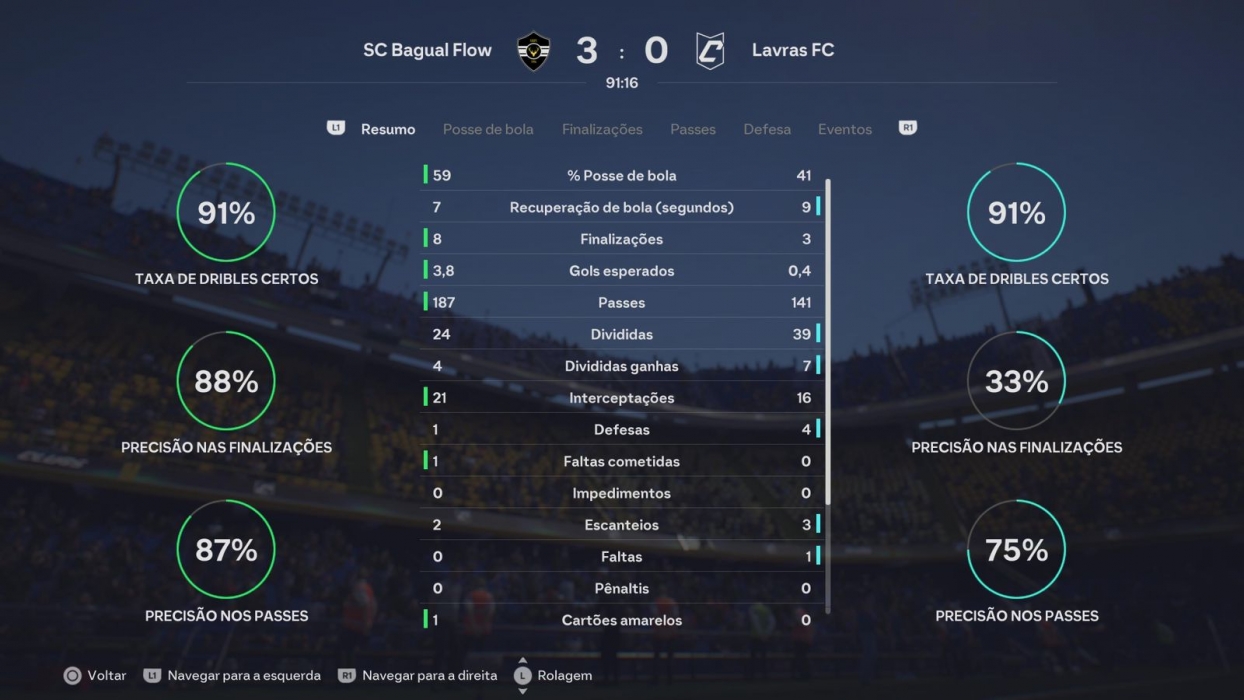
Task: Choose the Divididas ganhas stat row
Action: tap(622, 366)
